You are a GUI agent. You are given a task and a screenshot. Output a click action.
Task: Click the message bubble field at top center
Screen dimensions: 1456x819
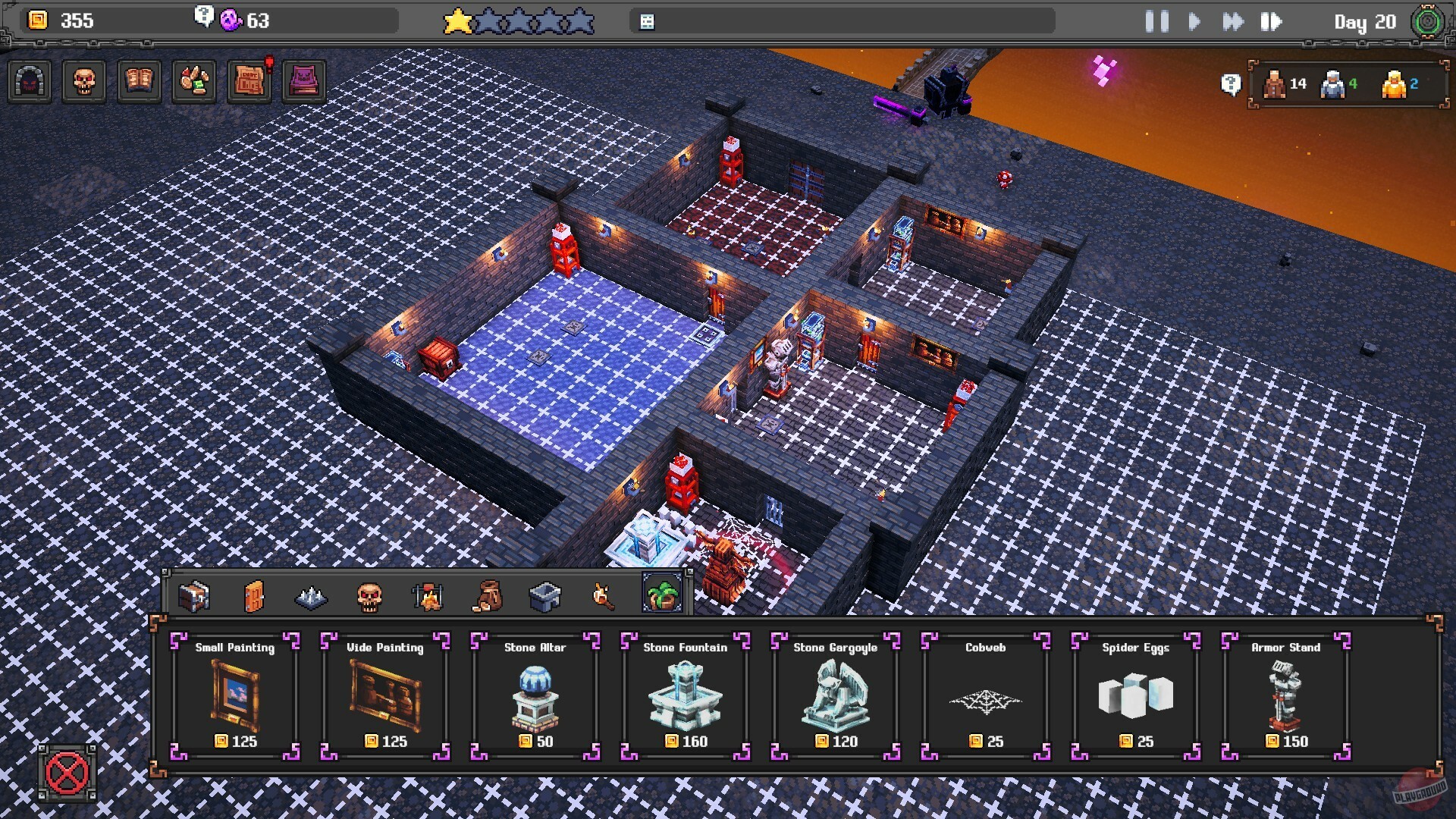point(842,22)
